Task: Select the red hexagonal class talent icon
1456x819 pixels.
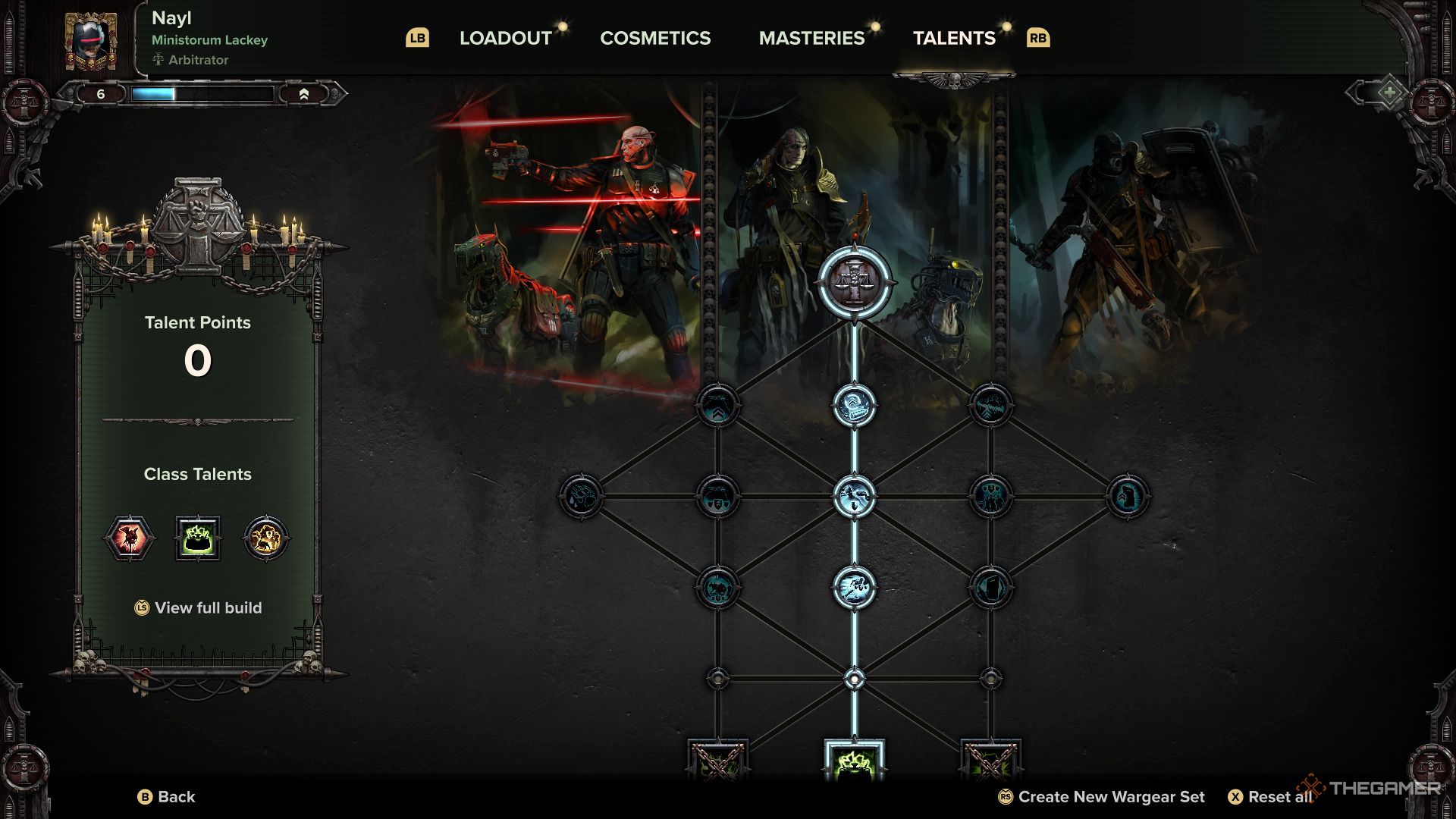Action: pos(130,538)
